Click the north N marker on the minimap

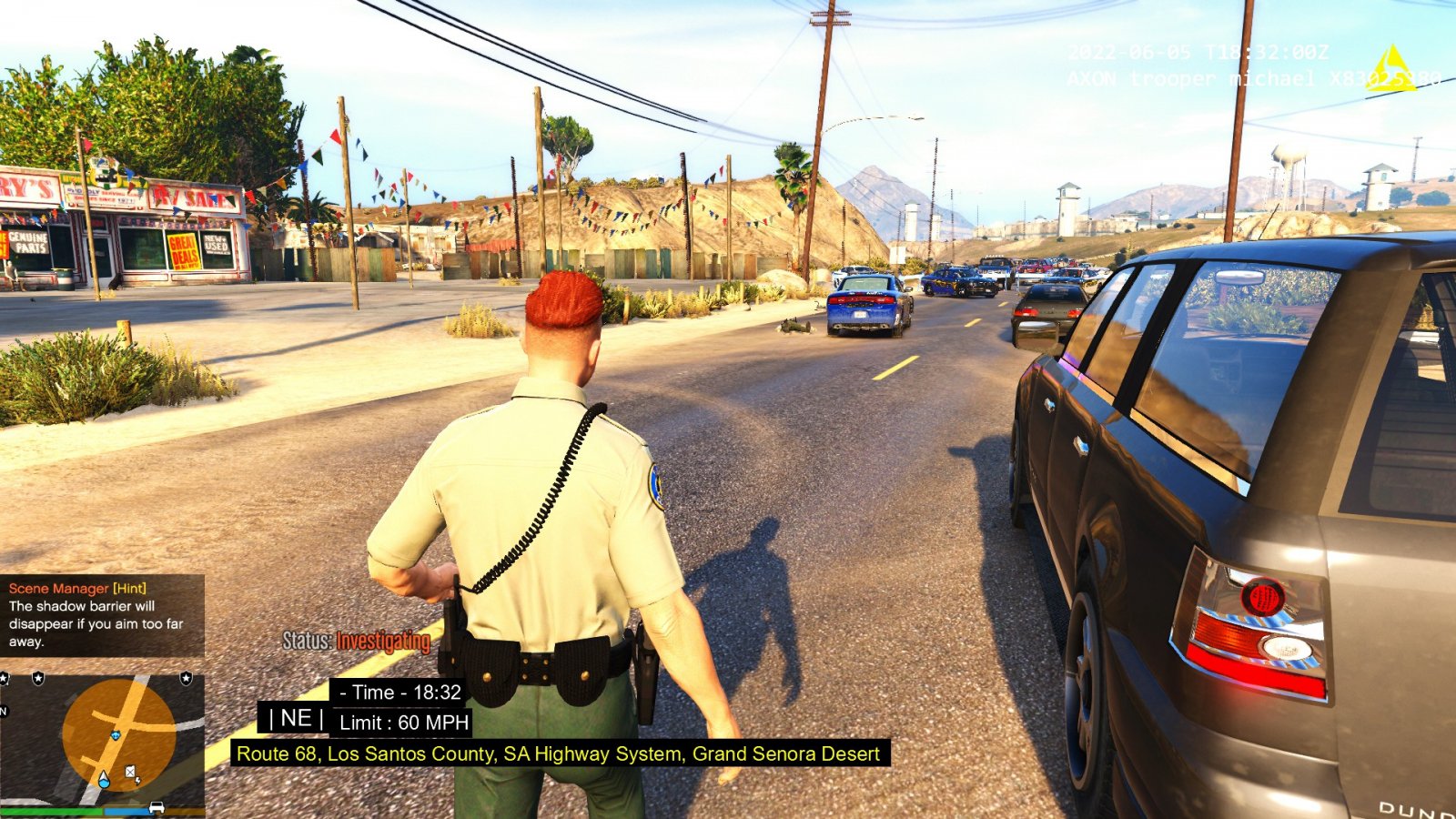(x=4, y=711)
